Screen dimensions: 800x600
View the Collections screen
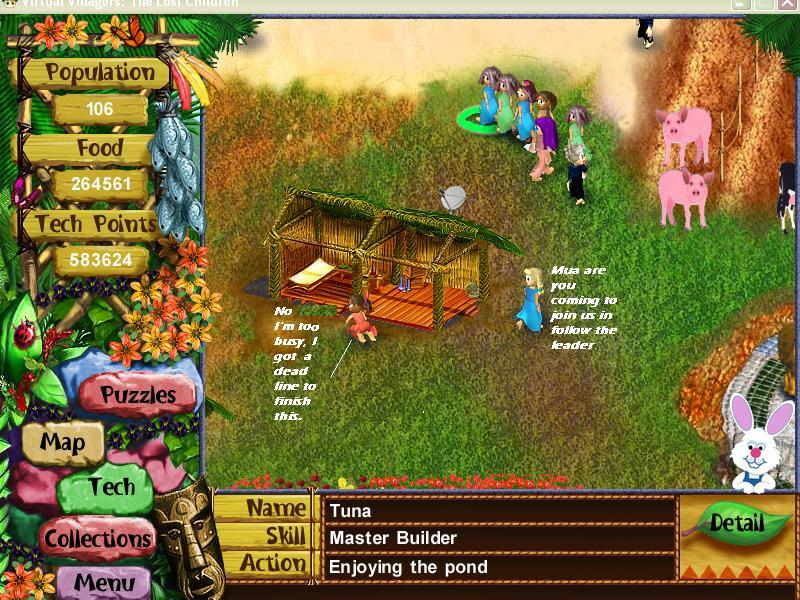96,538
